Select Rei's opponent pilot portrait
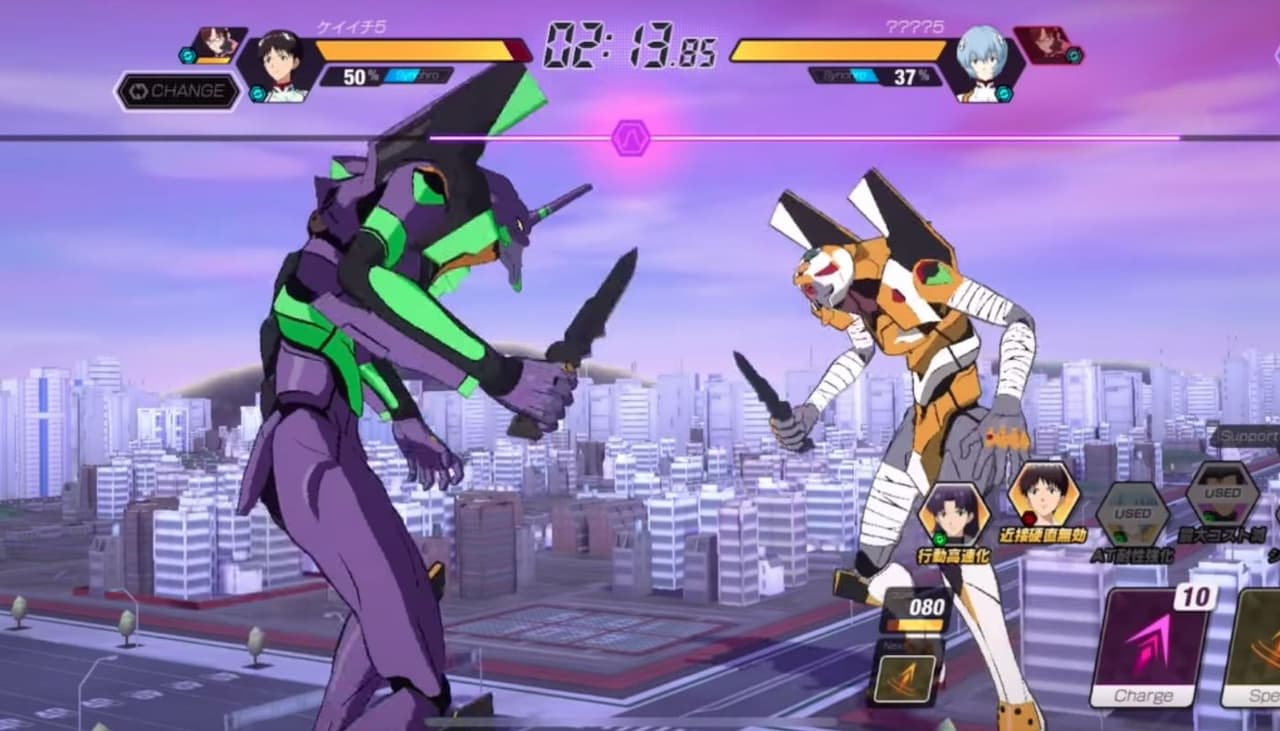1280x731 pixels. point(981,64)
